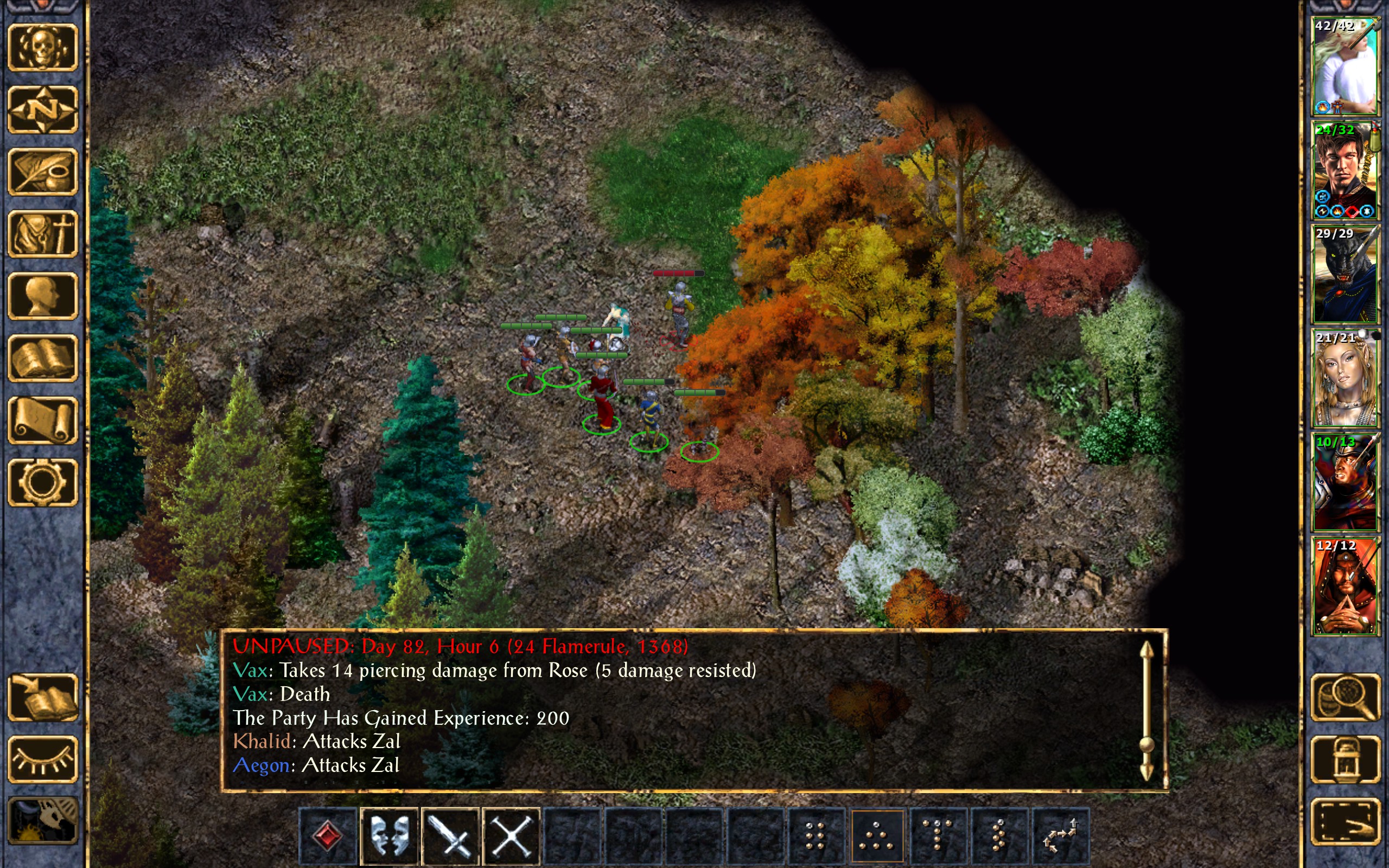
Task: Open the mage spellbook with the book icon
Action: point(42,358)
